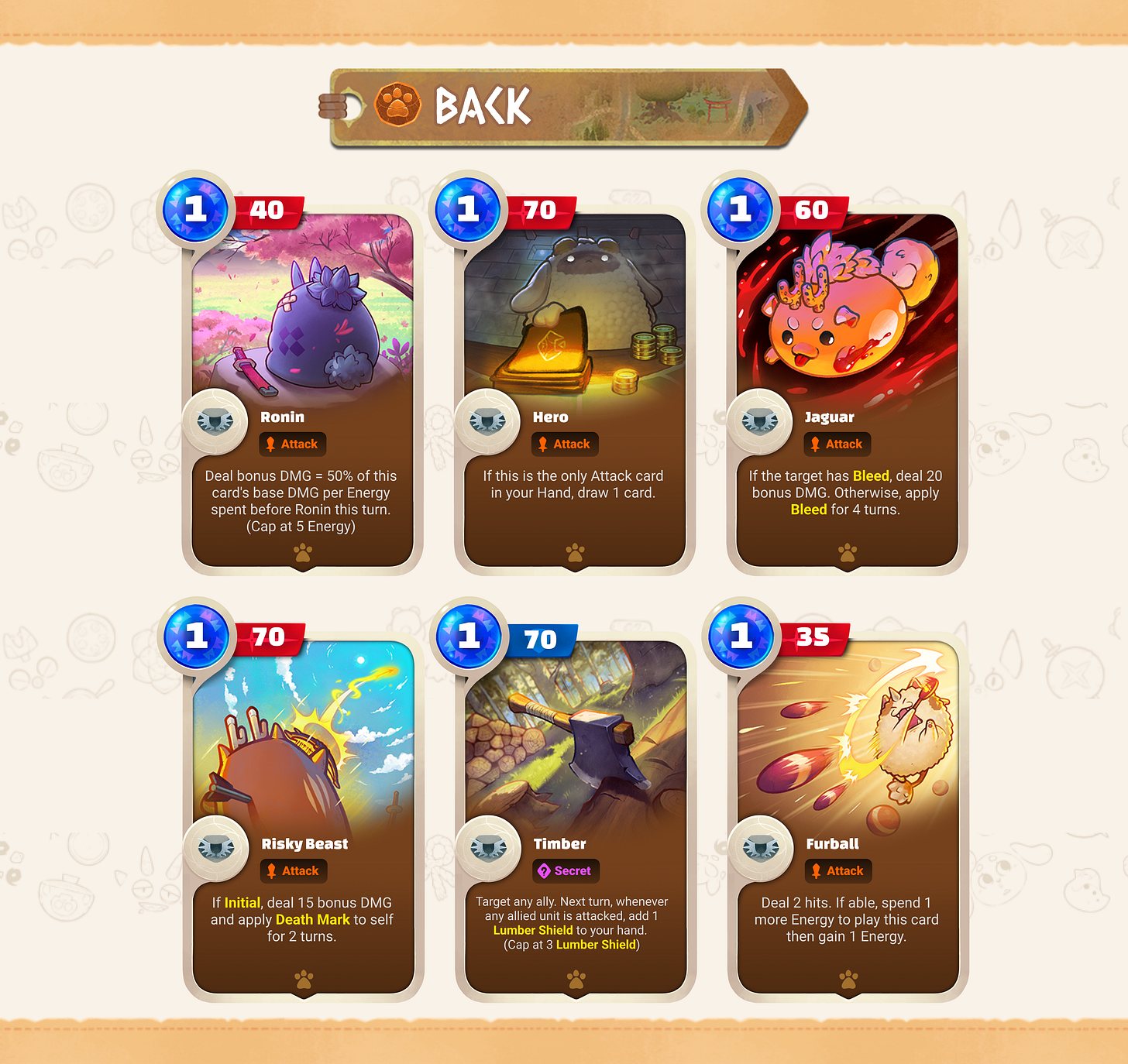Image resolution: width=1128 pixels, height=1064 pixels.
Task: Click the Attack tag on the Jaguar card
Action: (x=837, y=444)
